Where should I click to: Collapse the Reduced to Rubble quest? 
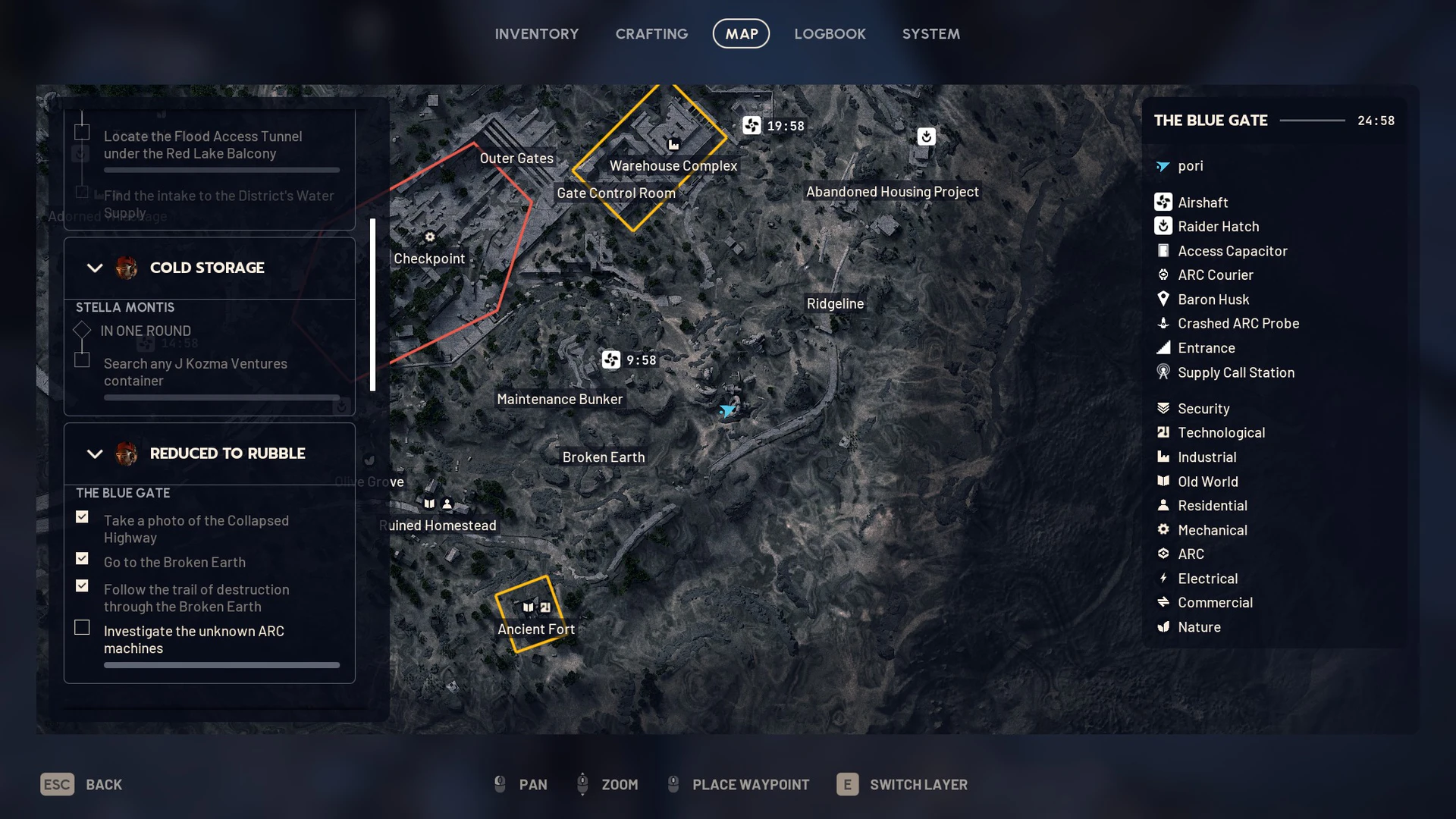click(95, 453)
